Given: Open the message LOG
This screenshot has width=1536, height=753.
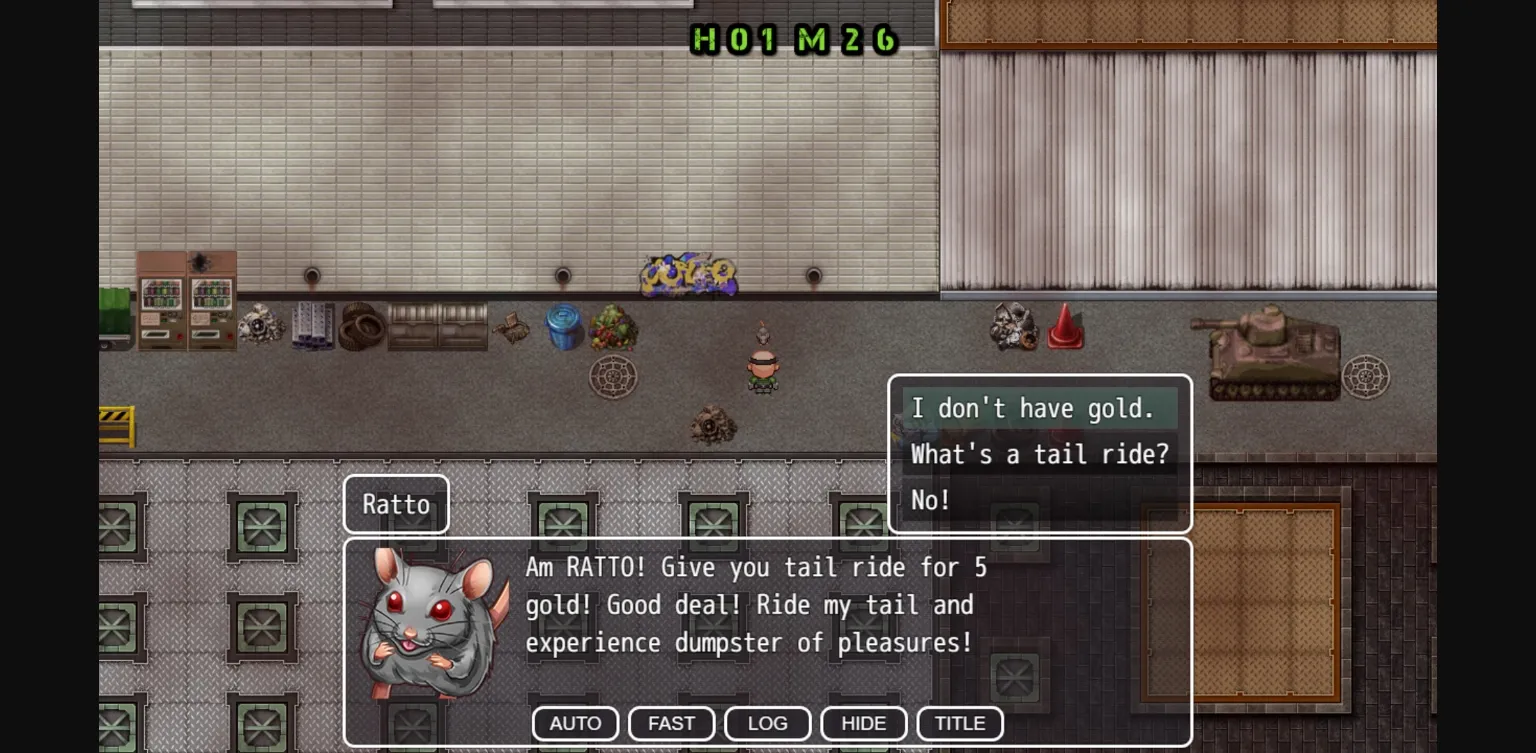Looking at the screenshot, I should tap(767, 723).
